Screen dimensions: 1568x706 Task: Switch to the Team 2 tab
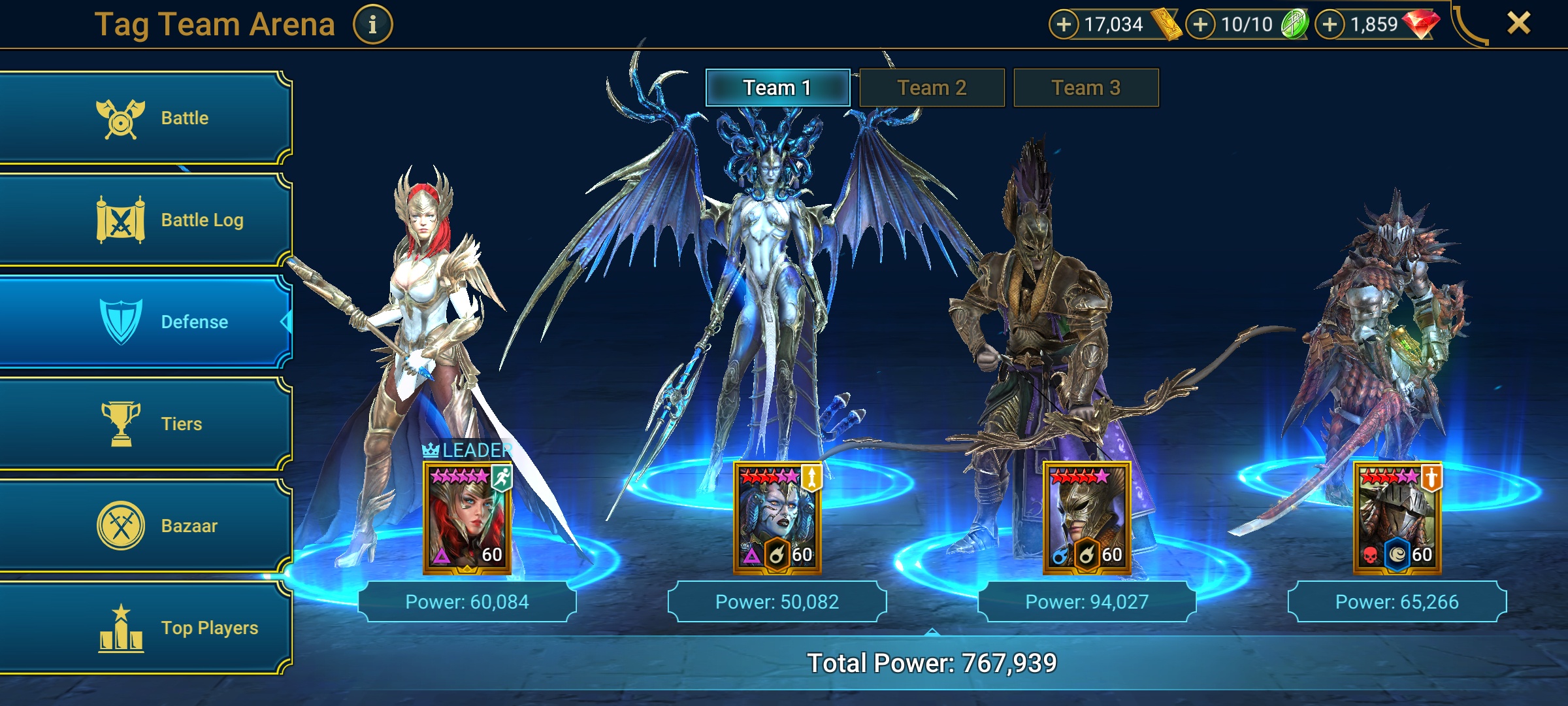[932, 86]
